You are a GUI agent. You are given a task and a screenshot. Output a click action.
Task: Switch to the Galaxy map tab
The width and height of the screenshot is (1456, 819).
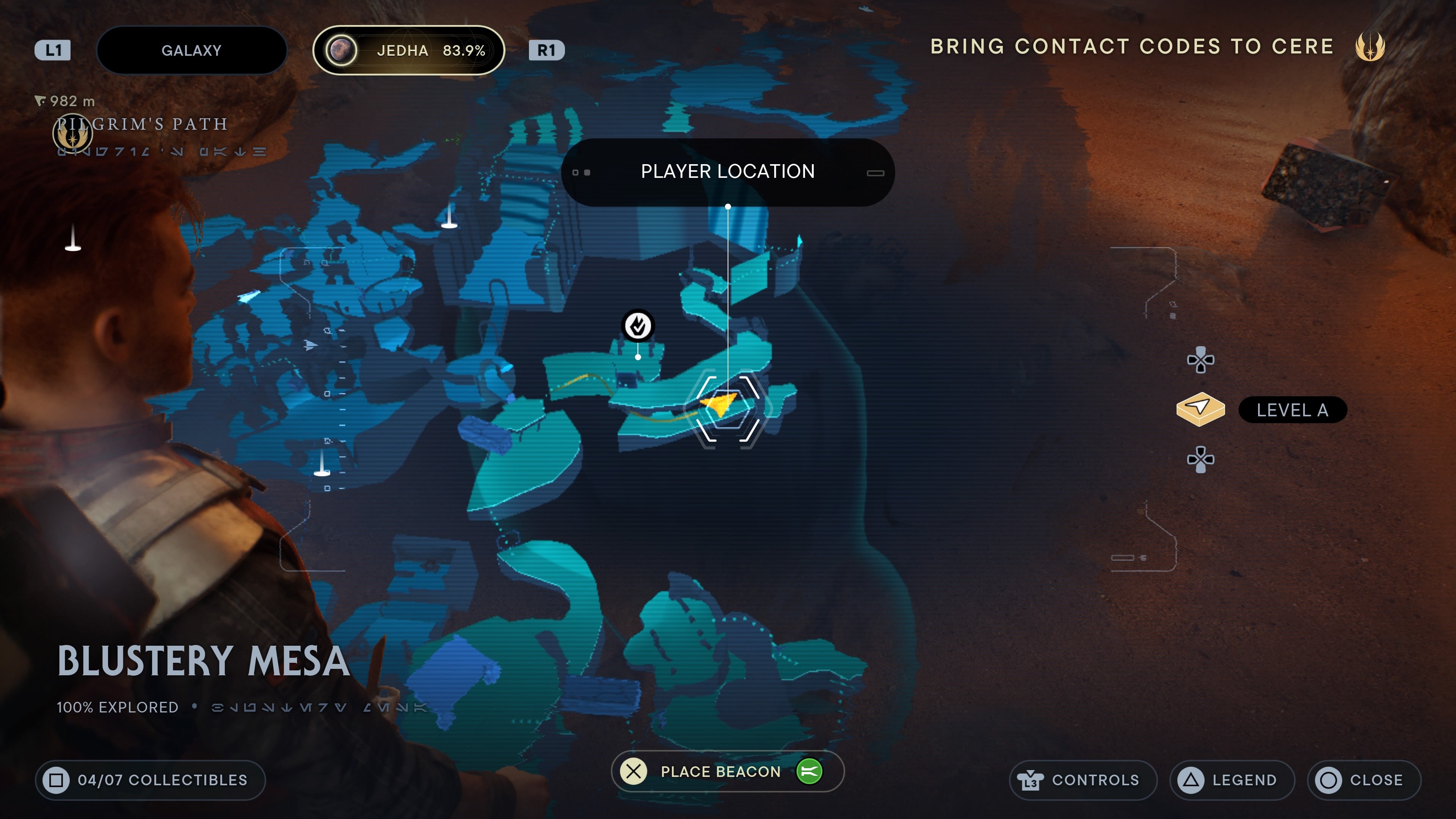191,50
